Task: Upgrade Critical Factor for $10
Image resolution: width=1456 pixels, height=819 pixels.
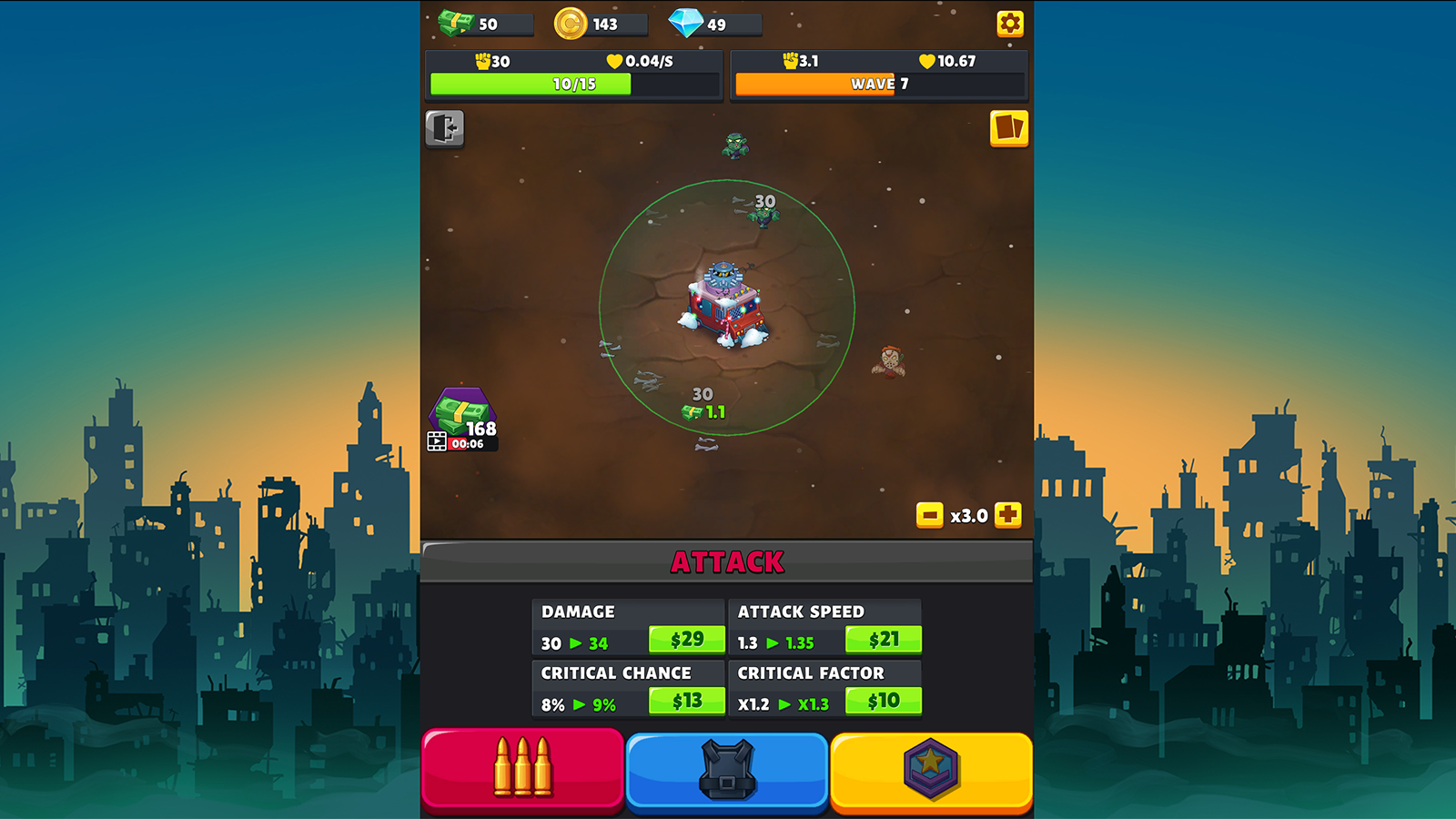Action: tap(882, 702)
